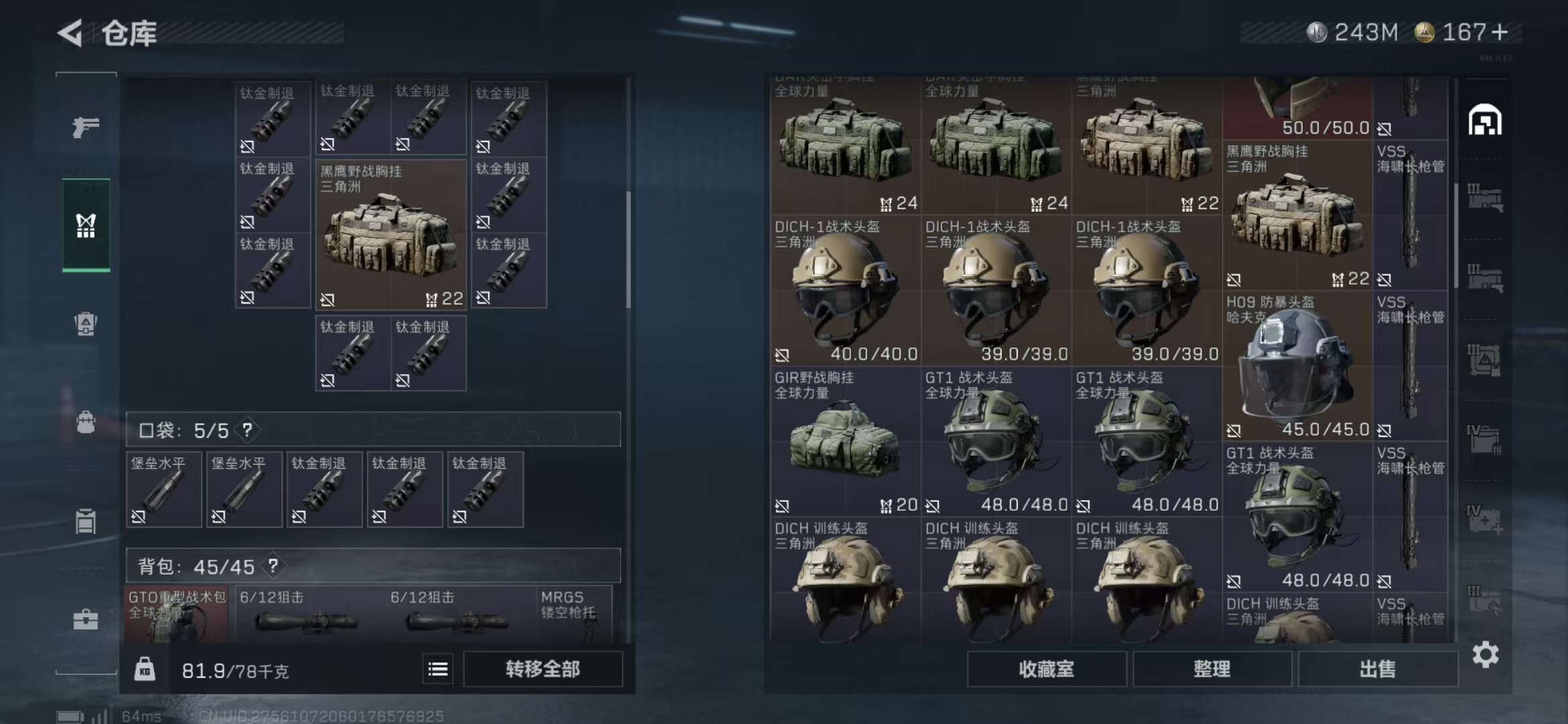Tap the 转移全部 button
Screen dimensions: 1568x724
pyautogui.click(x=543, y=669)
